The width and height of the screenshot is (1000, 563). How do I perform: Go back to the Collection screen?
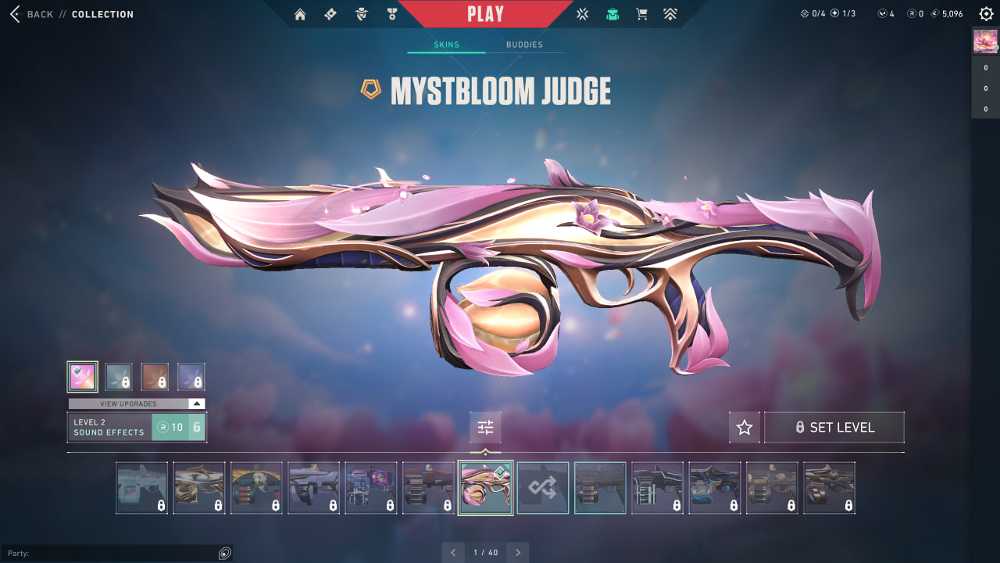30,14
